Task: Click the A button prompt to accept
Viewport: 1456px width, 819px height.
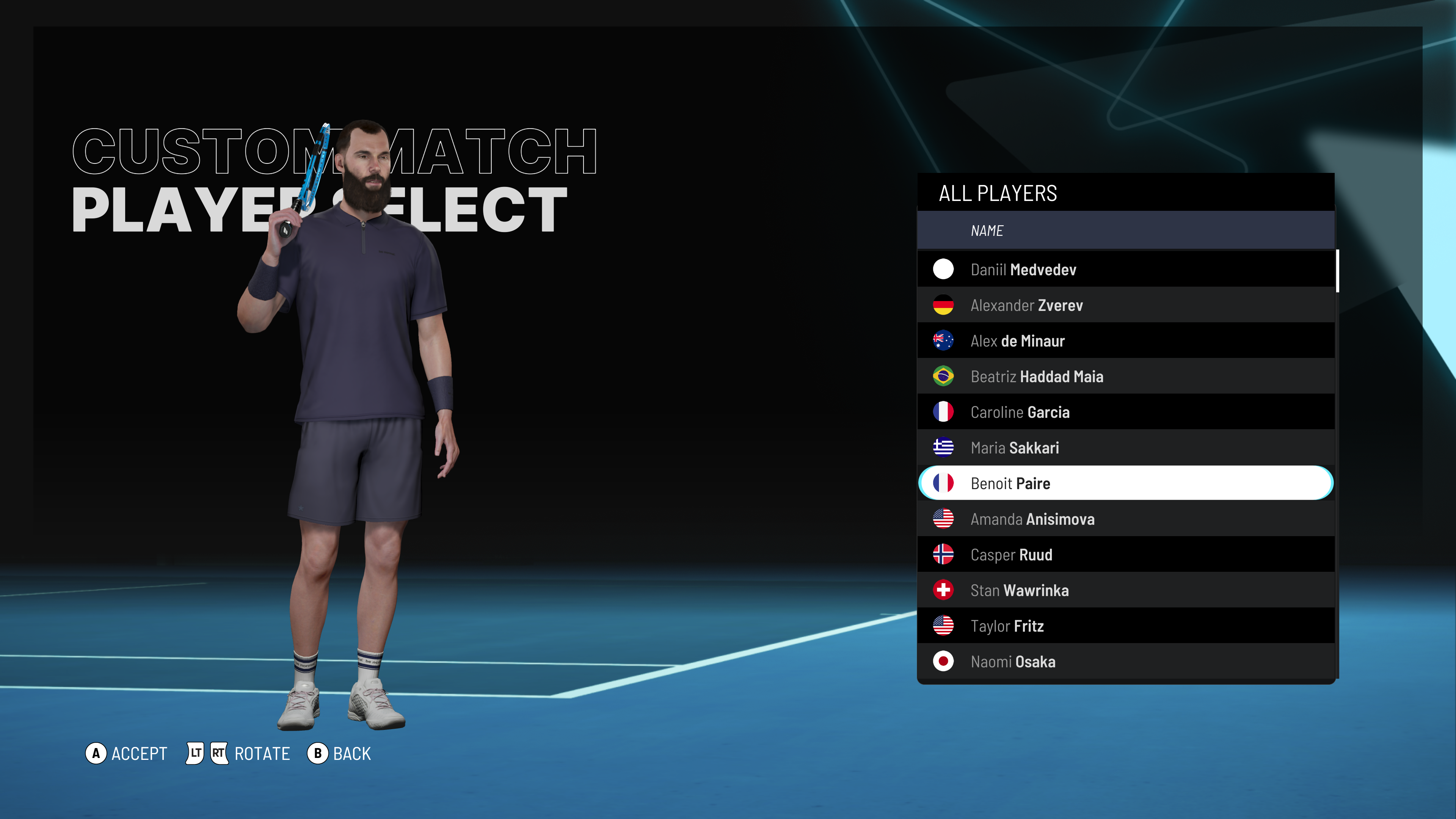Action: click(x=97, y=753)
